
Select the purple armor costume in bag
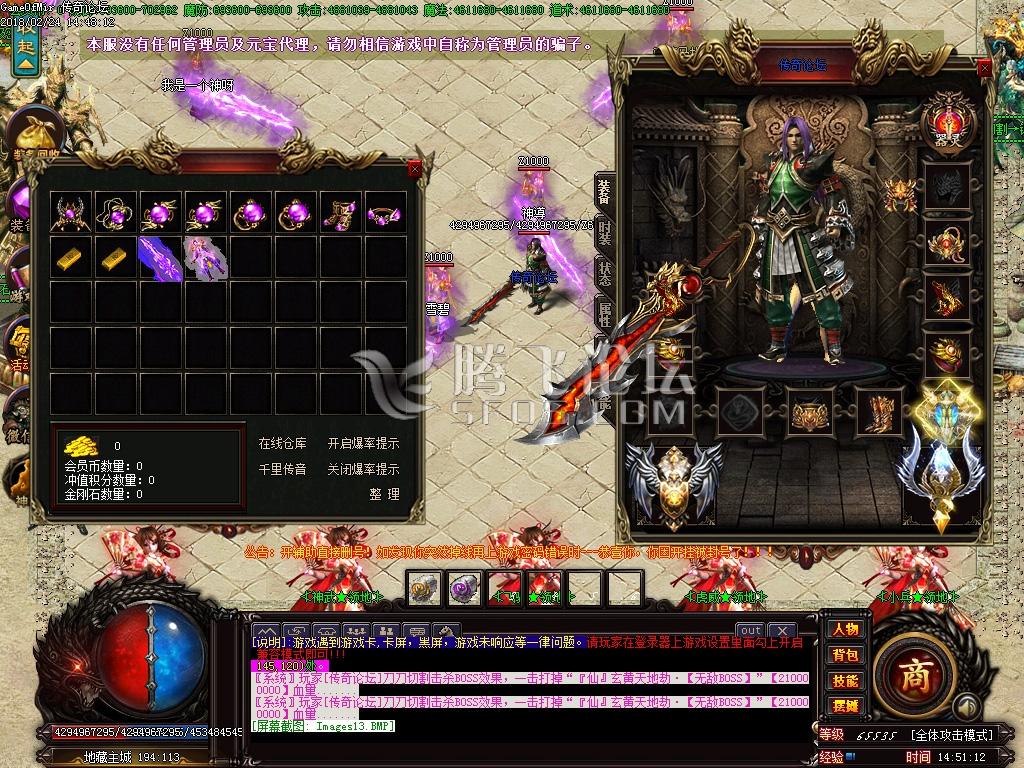point(206,258)
